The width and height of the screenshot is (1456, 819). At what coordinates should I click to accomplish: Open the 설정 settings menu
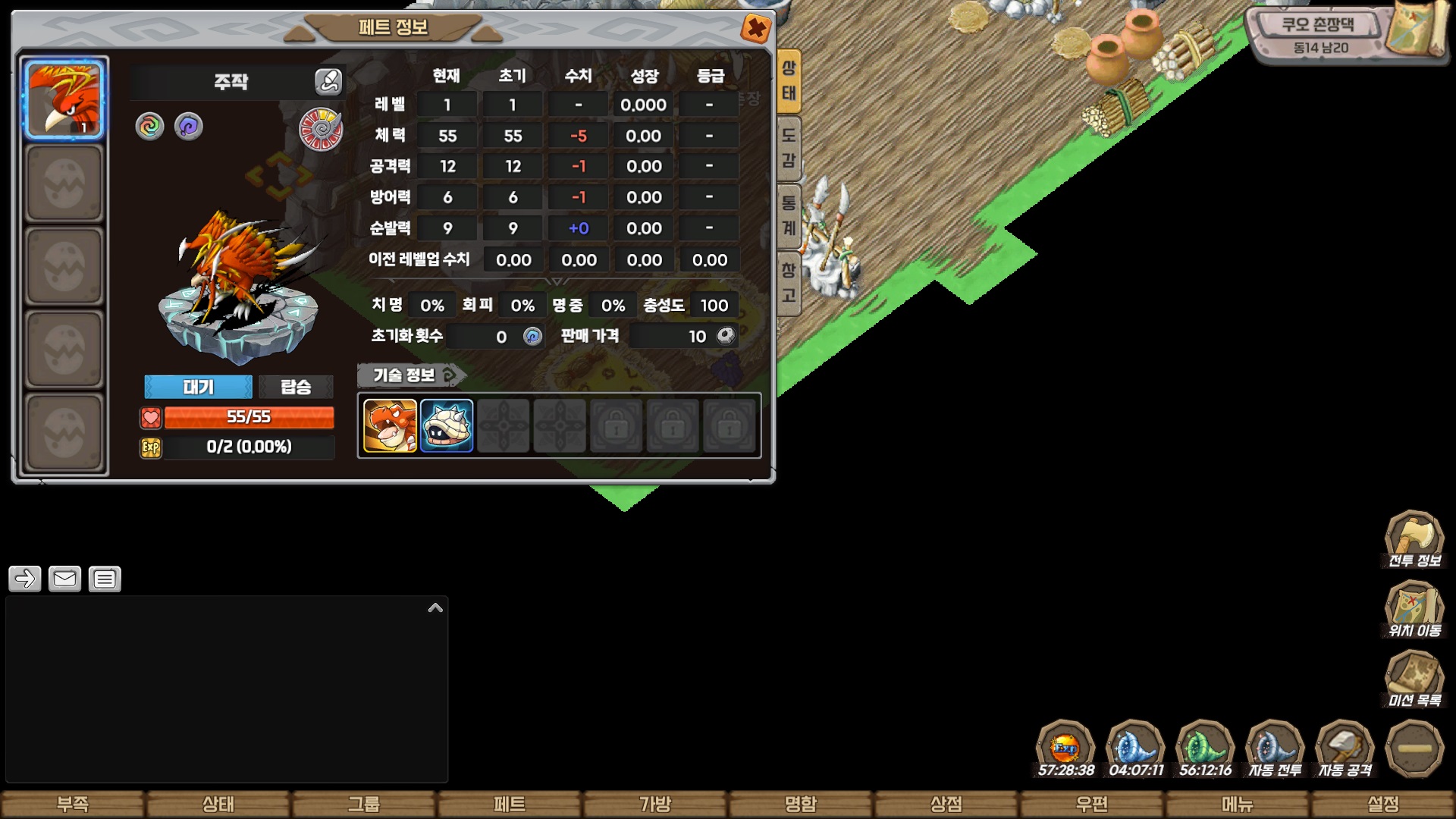(x=1383, y=804)
